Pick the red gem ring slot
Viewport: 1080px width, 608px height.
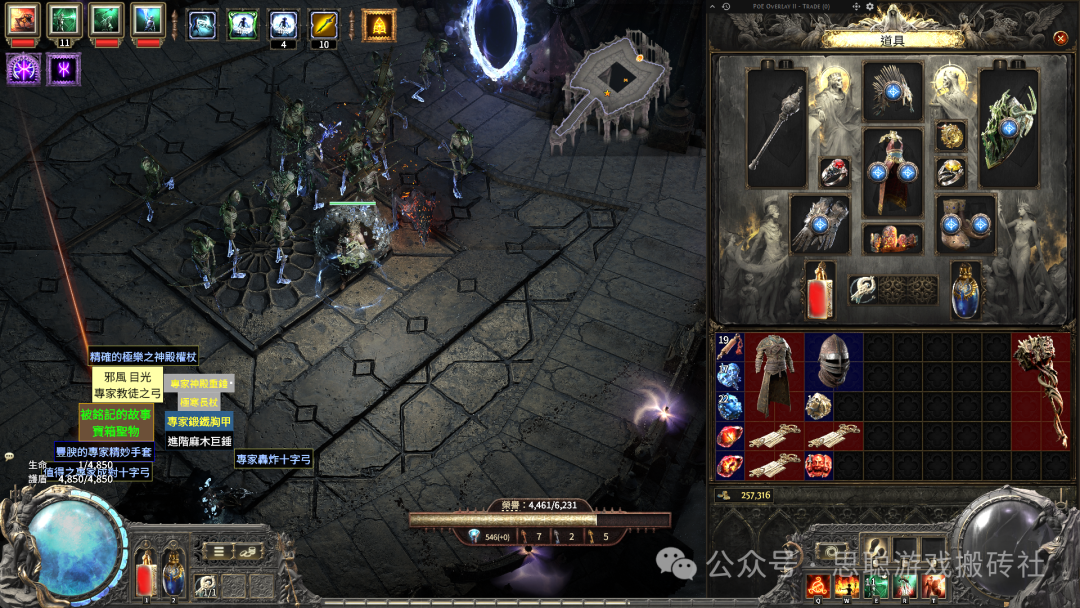[835, 172]
